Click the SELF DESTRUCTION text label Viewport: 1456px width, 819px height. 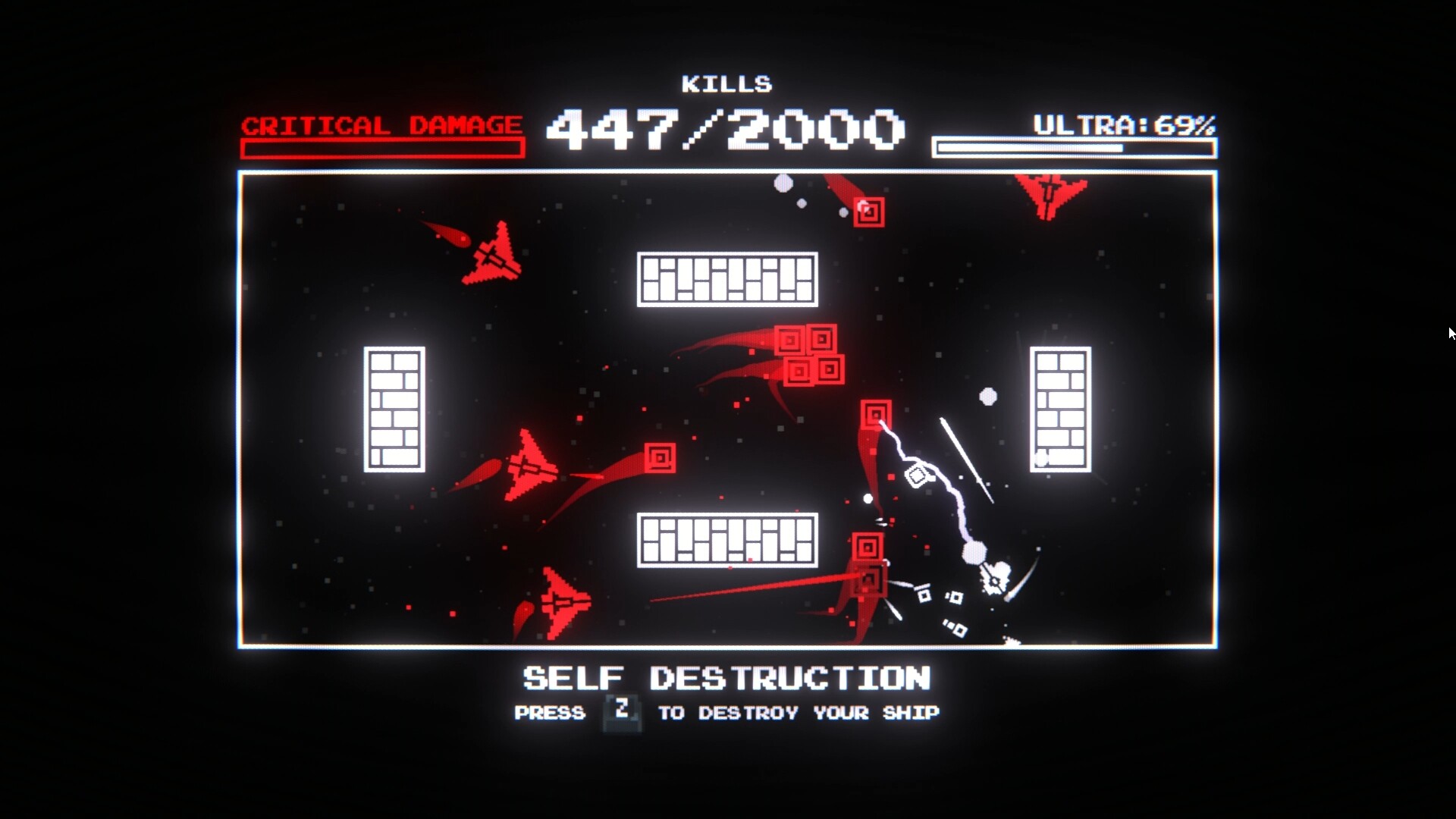tap(726, 679)
